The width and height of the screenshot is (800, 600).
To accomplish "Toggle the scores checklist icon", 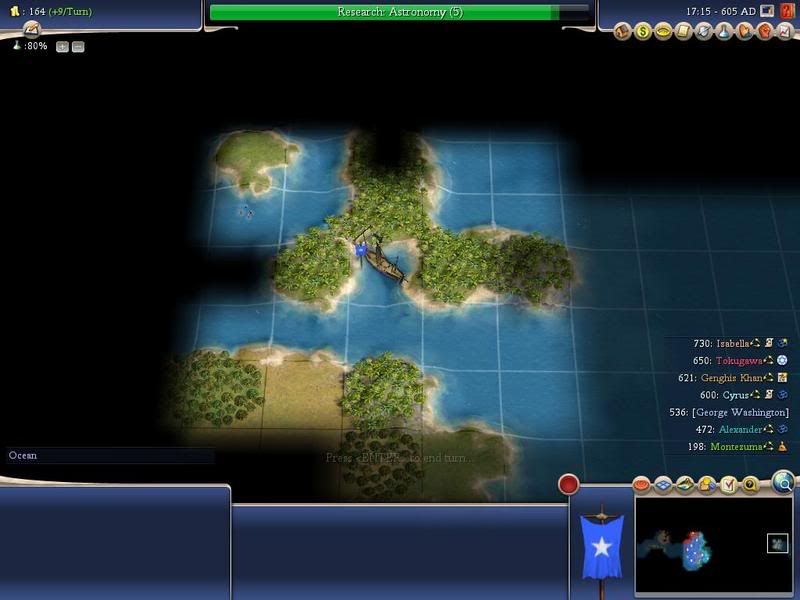I will [x=728, y=485].
